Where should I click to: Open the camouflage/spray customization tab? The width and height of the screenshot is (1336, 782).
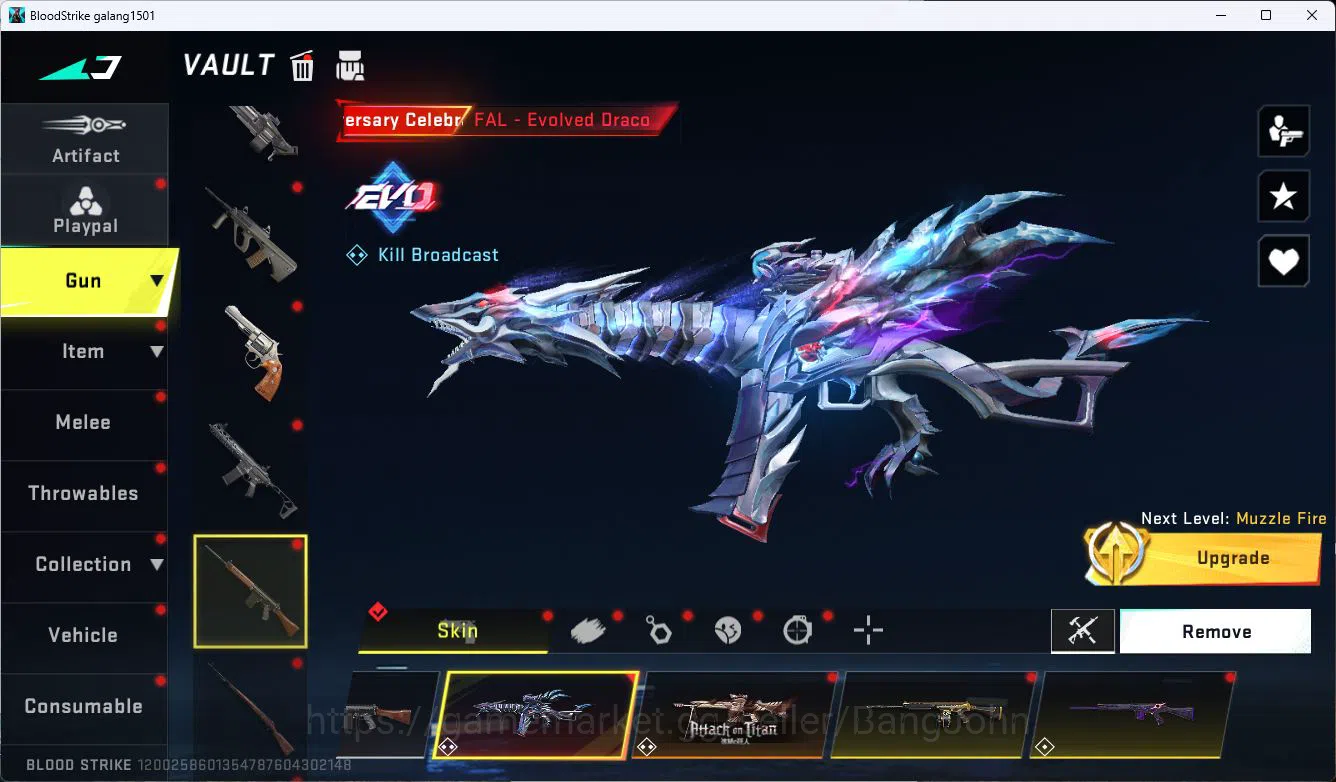589,628
